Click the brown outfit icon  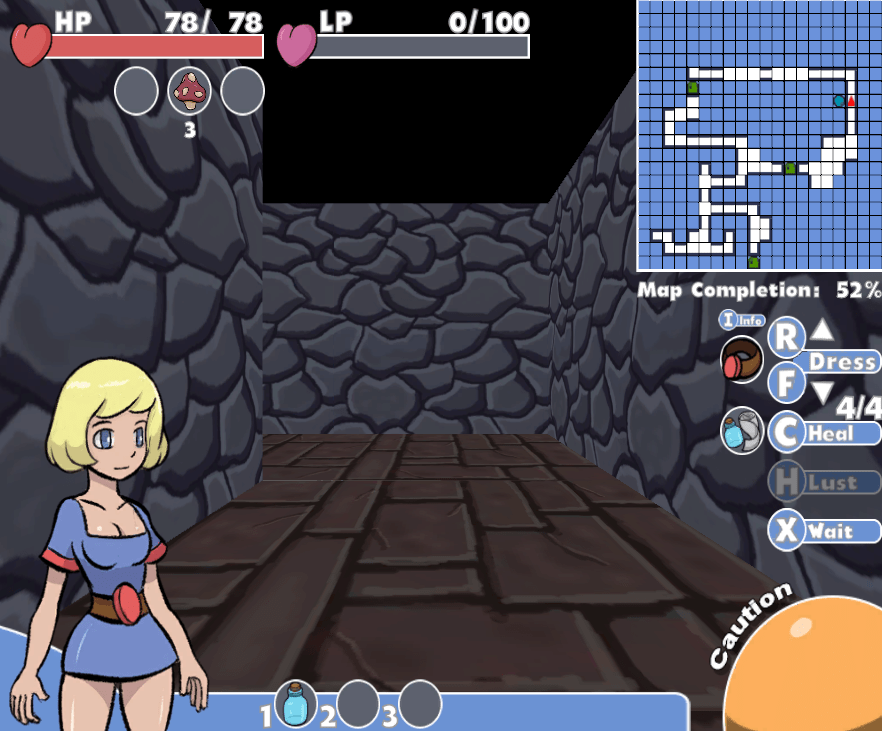click(742, 359)
